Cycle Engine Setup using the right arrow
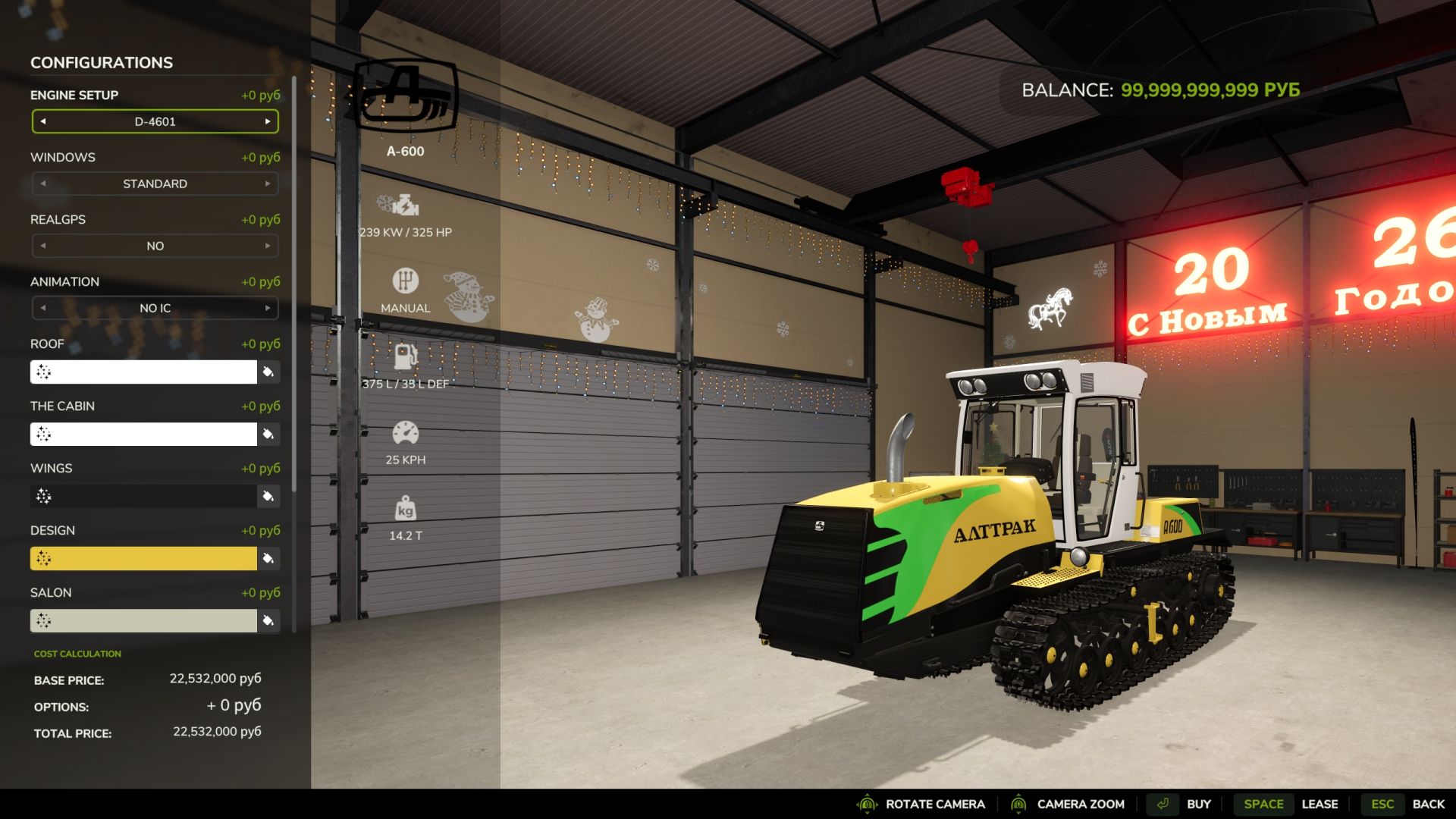The width and height of the screenshot is (1456, 819). [268, 121]
